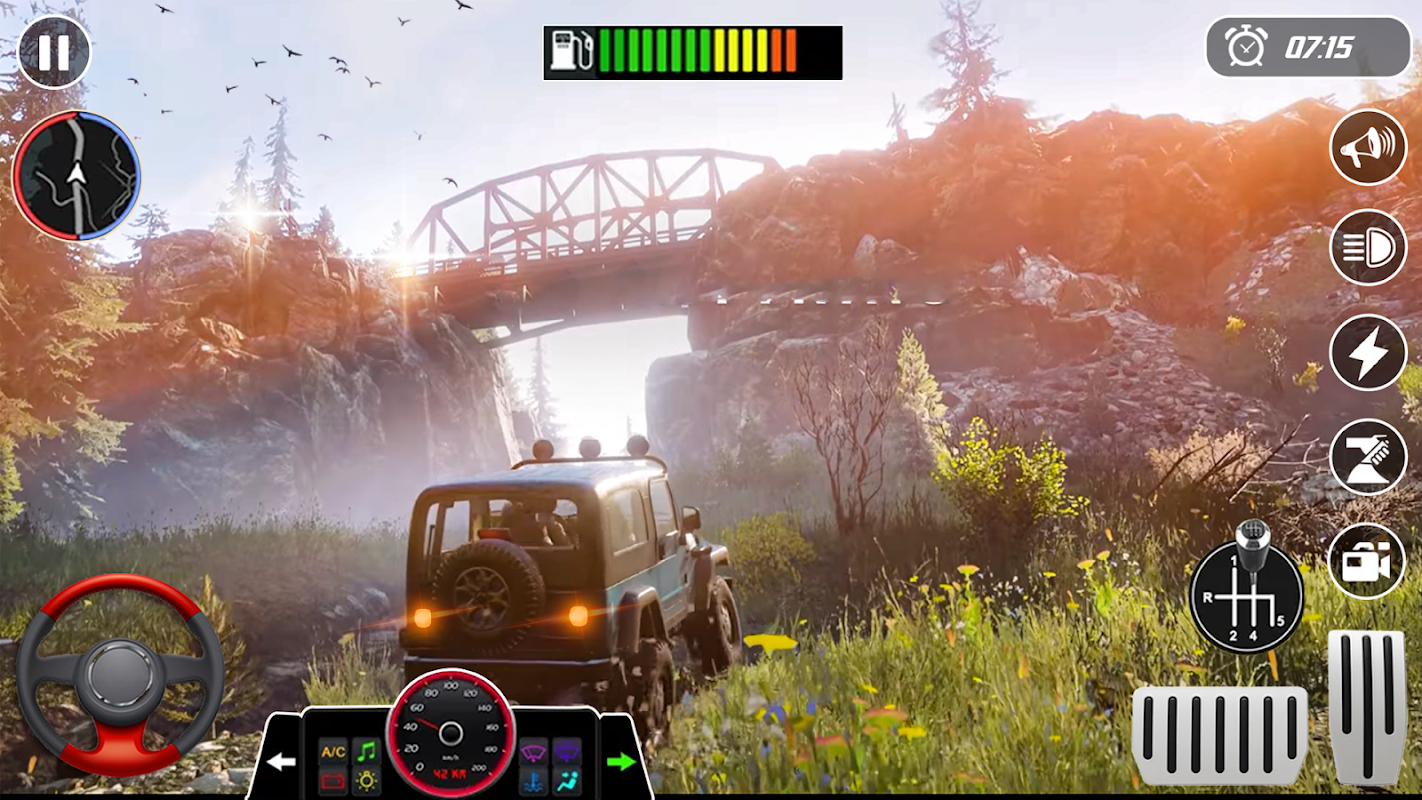Pause the game with the pause button
This screenshot has width=1422, height=800.
[x=54, y=52]
